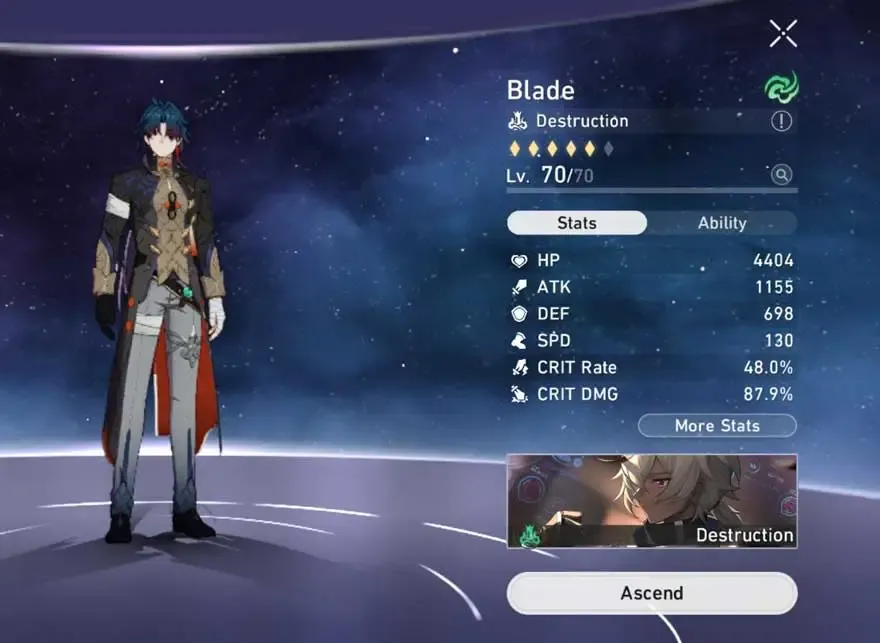Close the character details screen
This screenshot has height=643, width=880.
[x=783, y=33]
